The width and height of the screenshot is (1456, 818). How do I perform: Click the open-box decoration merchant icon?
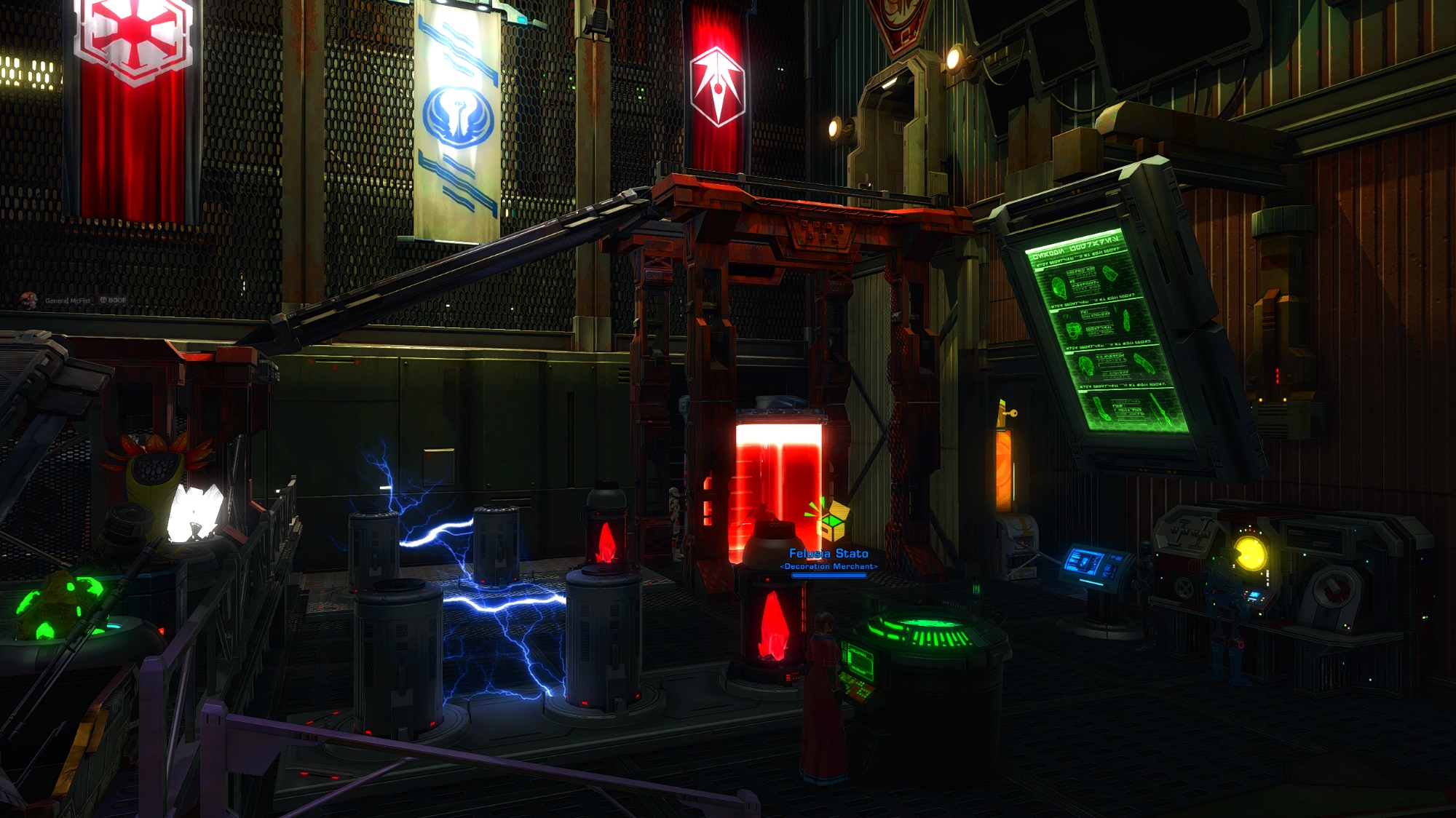point(831,518)
